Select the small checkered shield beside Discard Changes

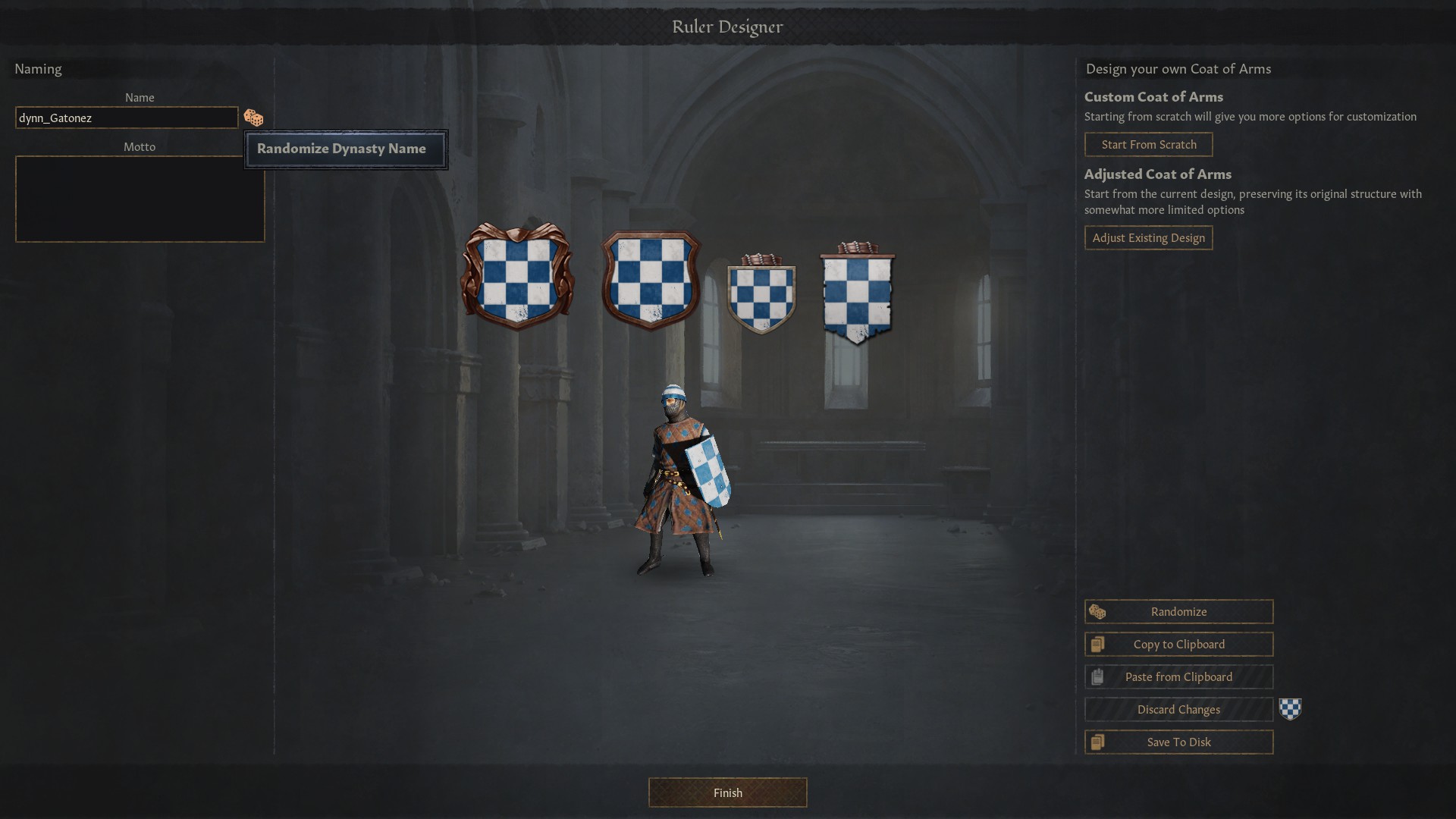1291,709
